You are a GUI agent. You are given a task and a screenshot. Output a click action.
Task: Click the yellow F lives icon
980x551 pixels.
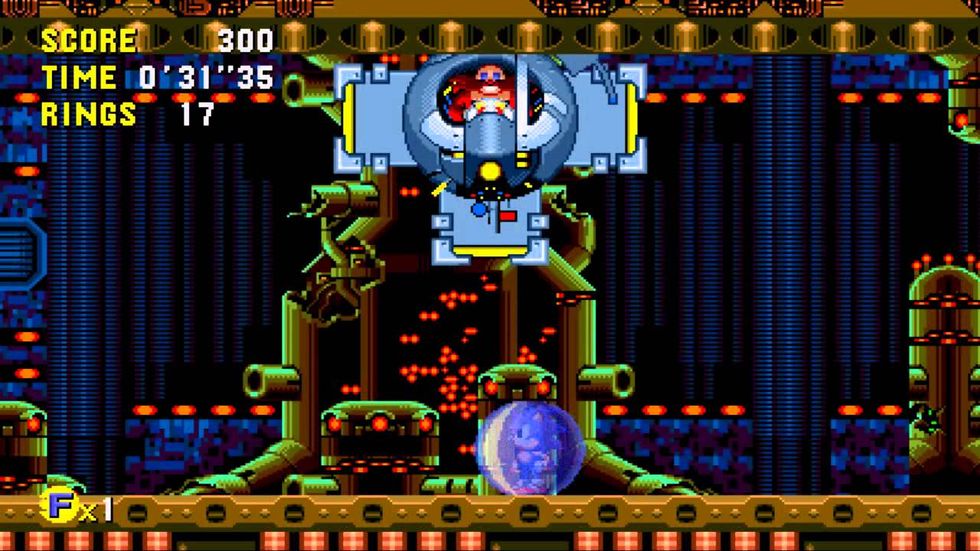coord(61,507)
